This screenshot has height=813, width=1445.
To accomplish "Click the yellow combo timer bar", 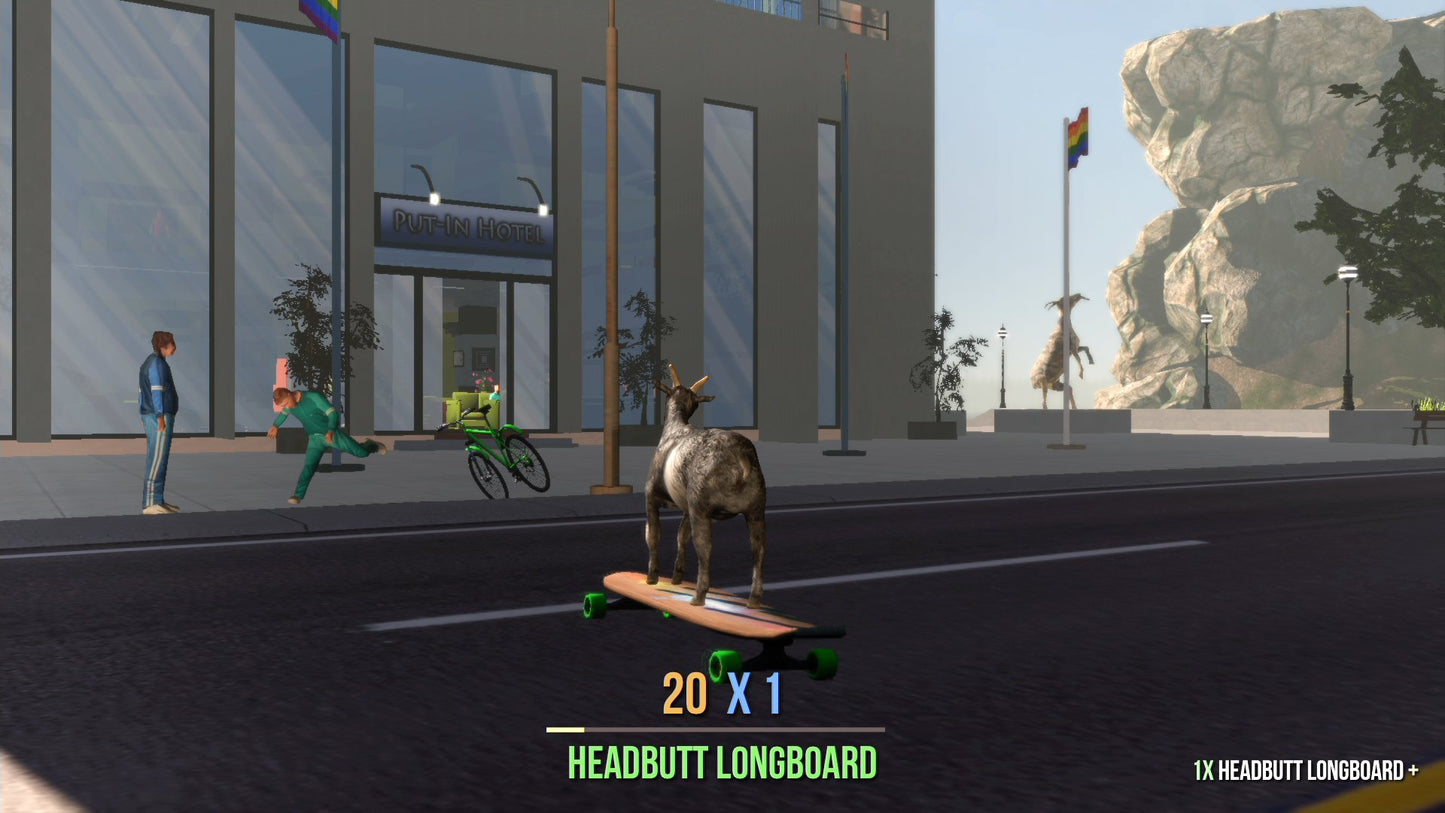I will pyautogui.click(x=565, y=729).
